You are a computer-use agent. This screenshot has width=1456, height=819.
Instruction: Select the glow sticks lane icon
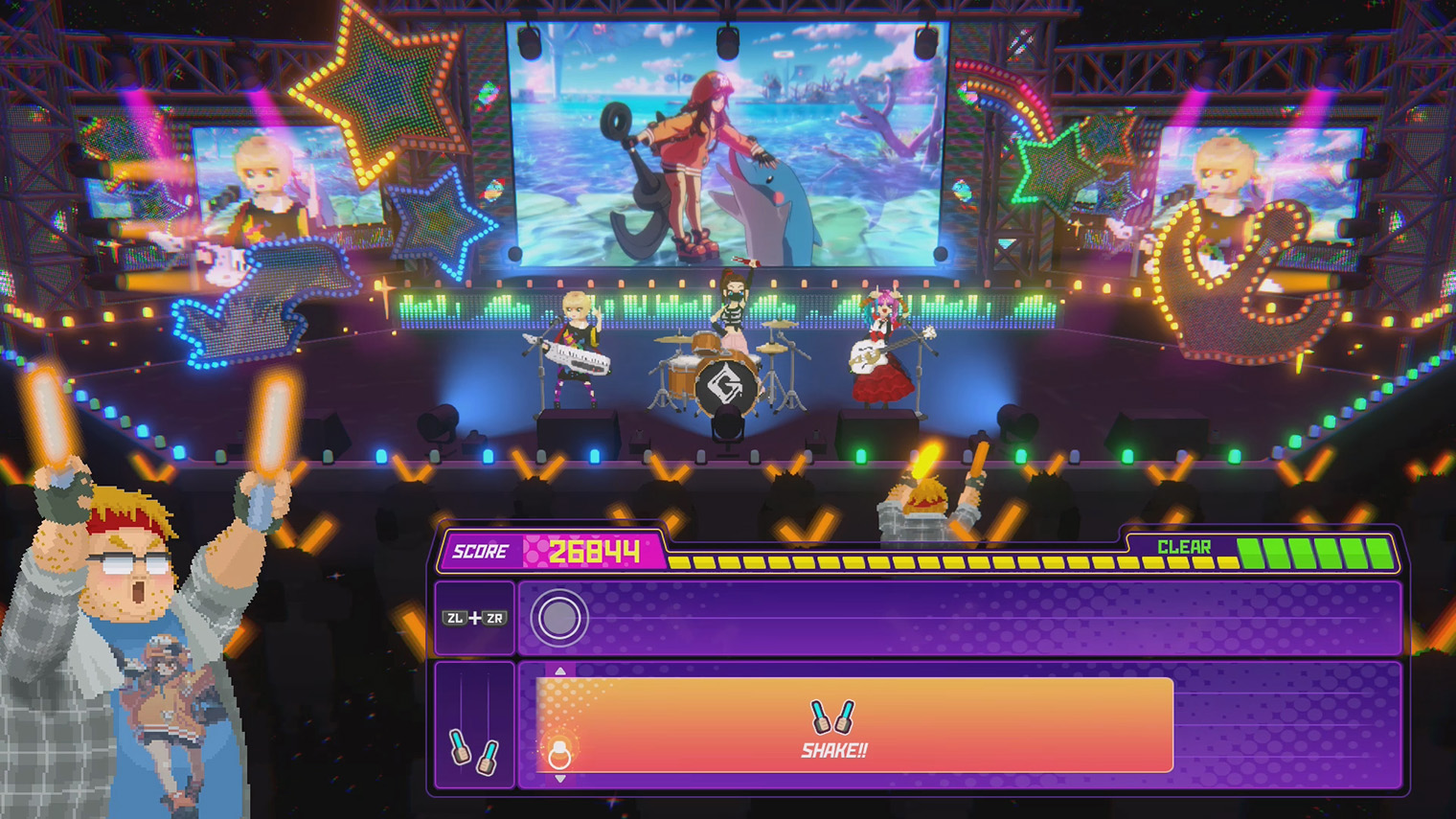474,750
